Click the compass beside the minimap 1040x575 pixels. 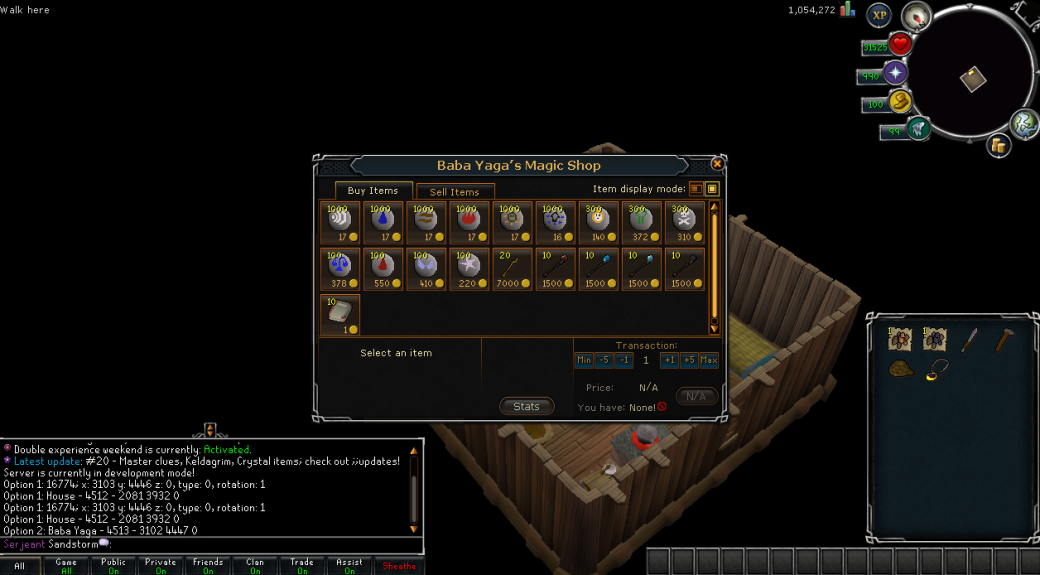pyautogui.click(x=917, y=16)
